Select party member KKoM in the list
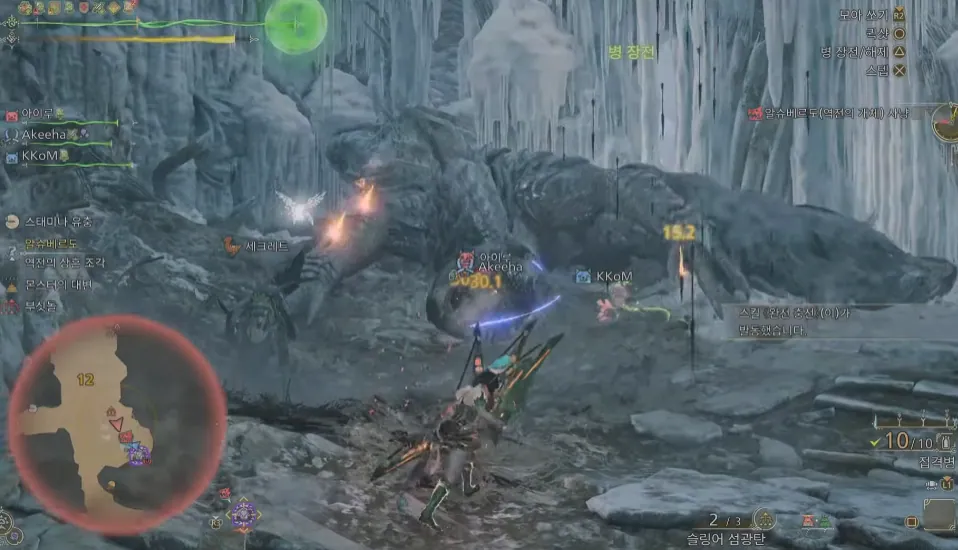The image size is (958, 550). tap(42, 157)
